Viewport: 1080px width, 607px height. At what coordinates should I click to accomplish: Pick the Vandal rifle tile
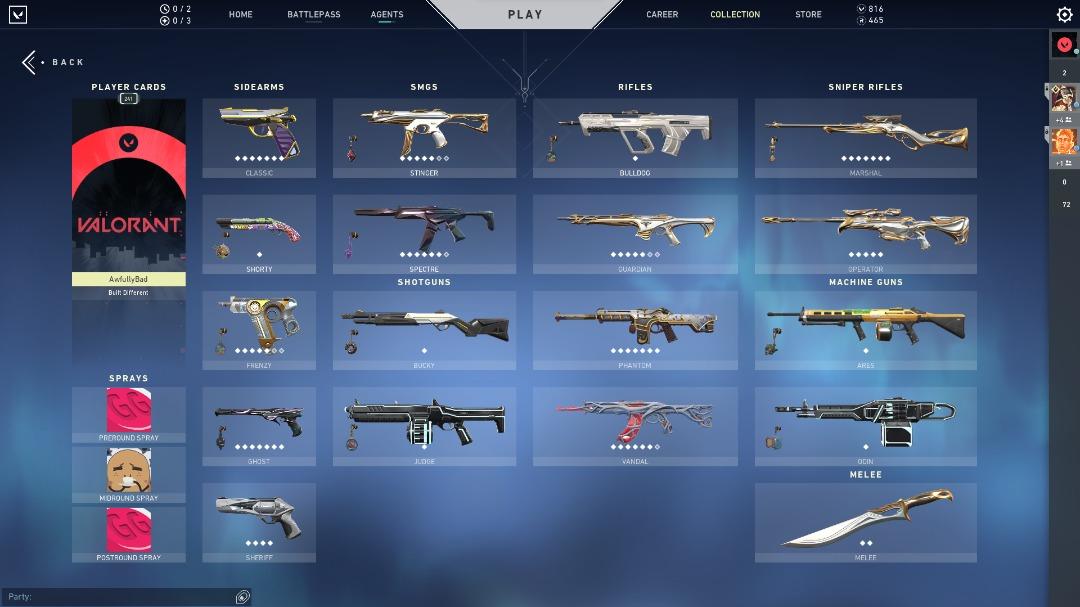(635, 425)
